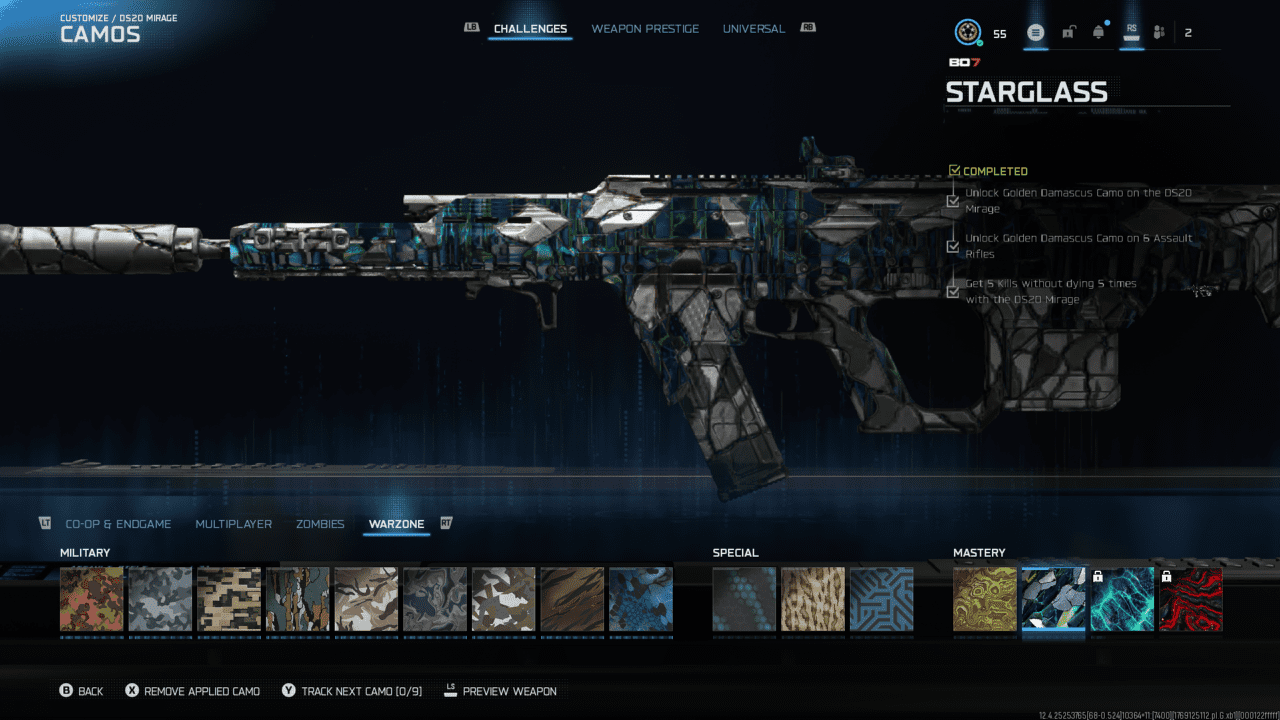Select the tan digital pixel camo
The width and height of the screenshot is (1280, 720).
[229, 599]
